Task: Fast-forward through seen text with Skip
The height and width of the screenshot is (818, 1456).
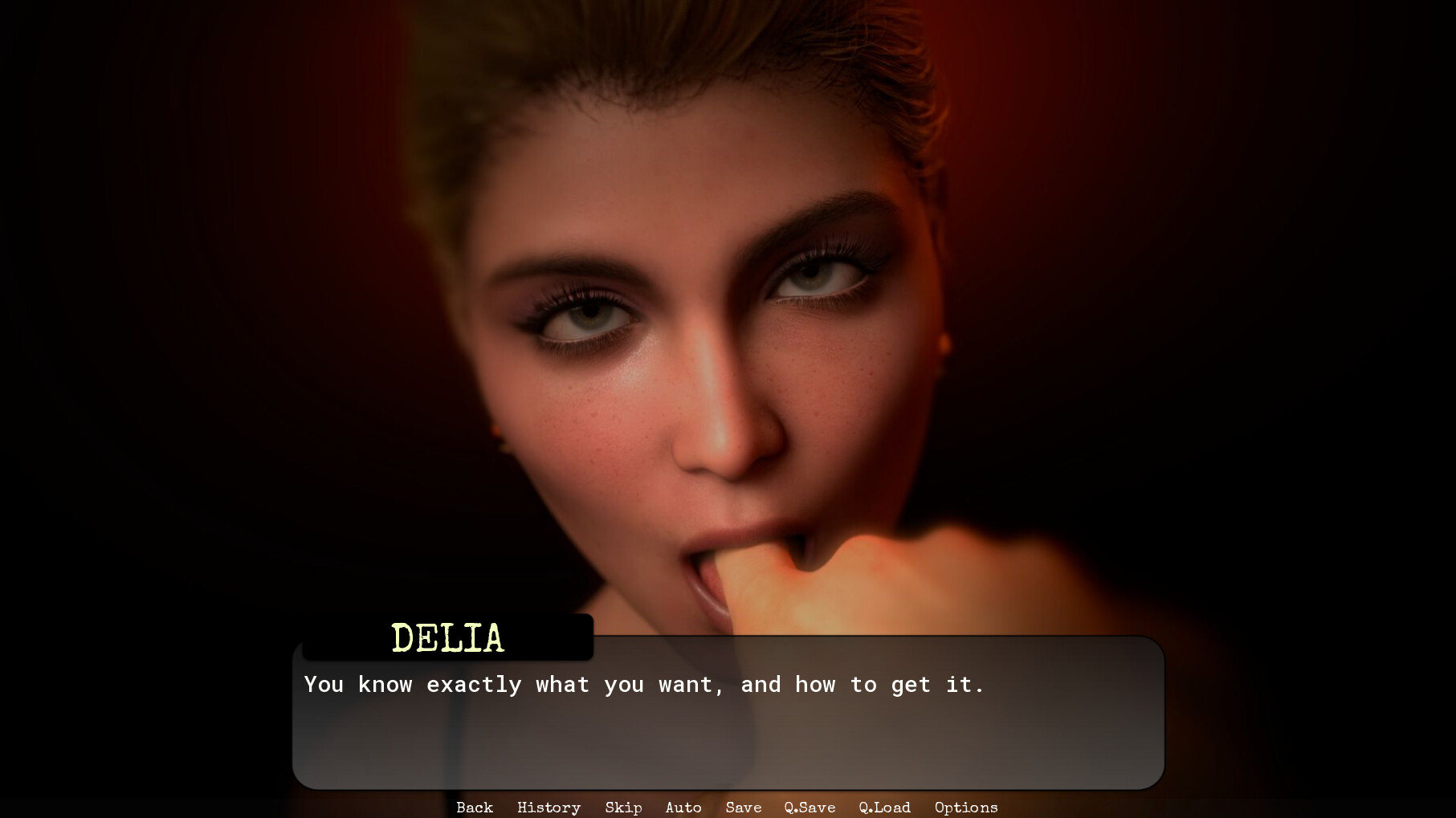Action: pos(623,808)
